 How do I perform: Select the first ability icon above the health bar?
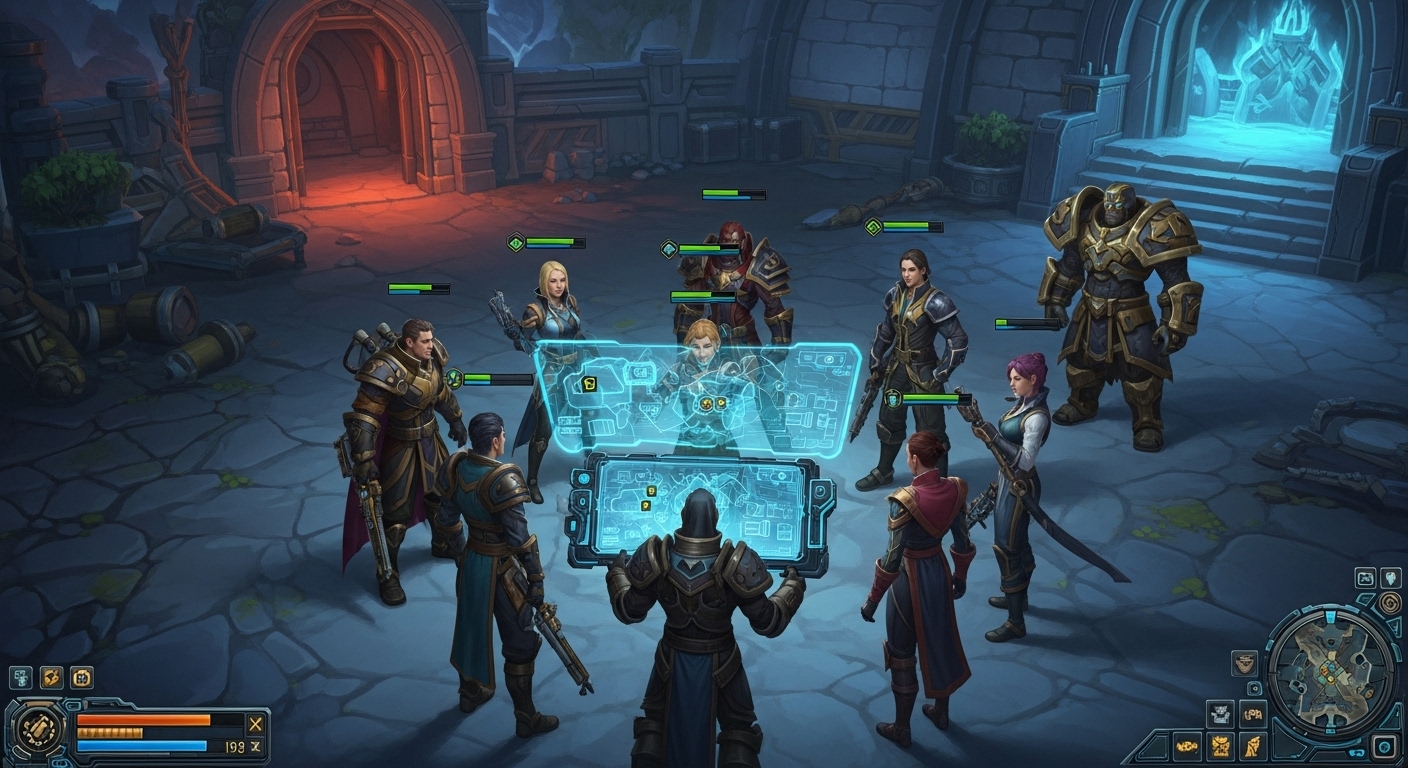[x=20, y=678]
